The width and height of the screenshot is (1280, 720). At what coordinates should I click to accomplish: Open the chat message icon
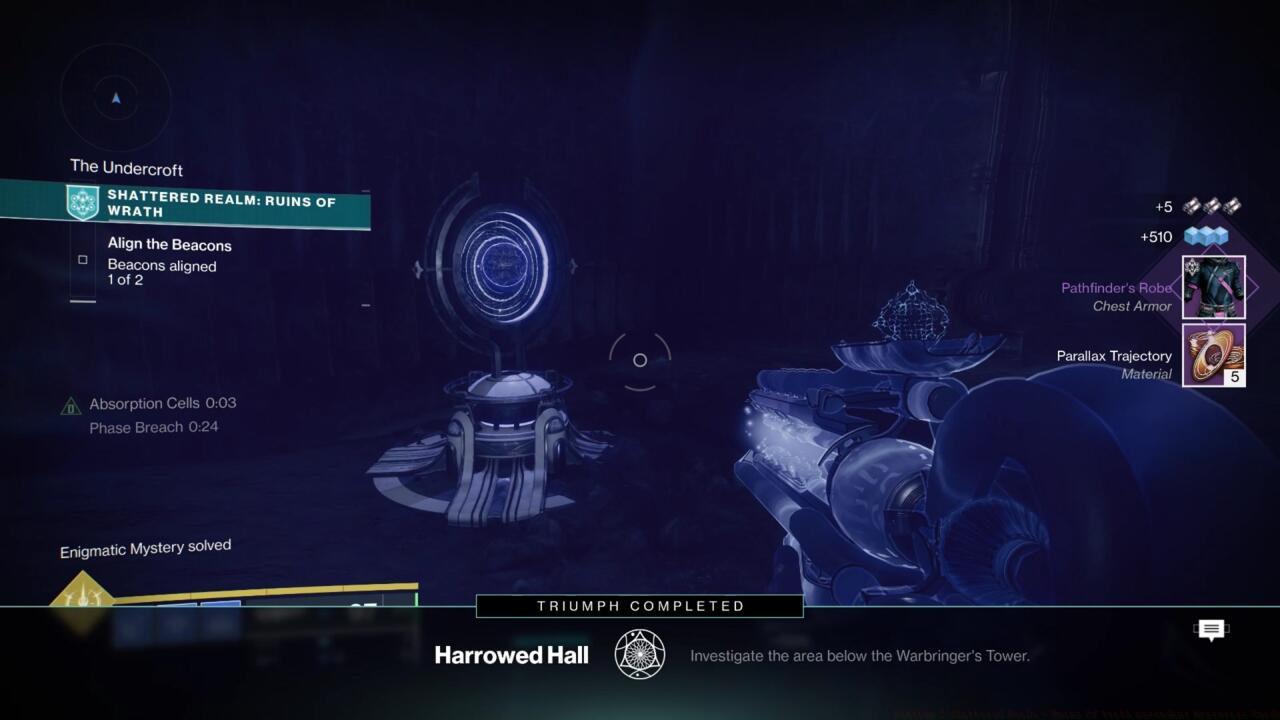click(1211, 629)
